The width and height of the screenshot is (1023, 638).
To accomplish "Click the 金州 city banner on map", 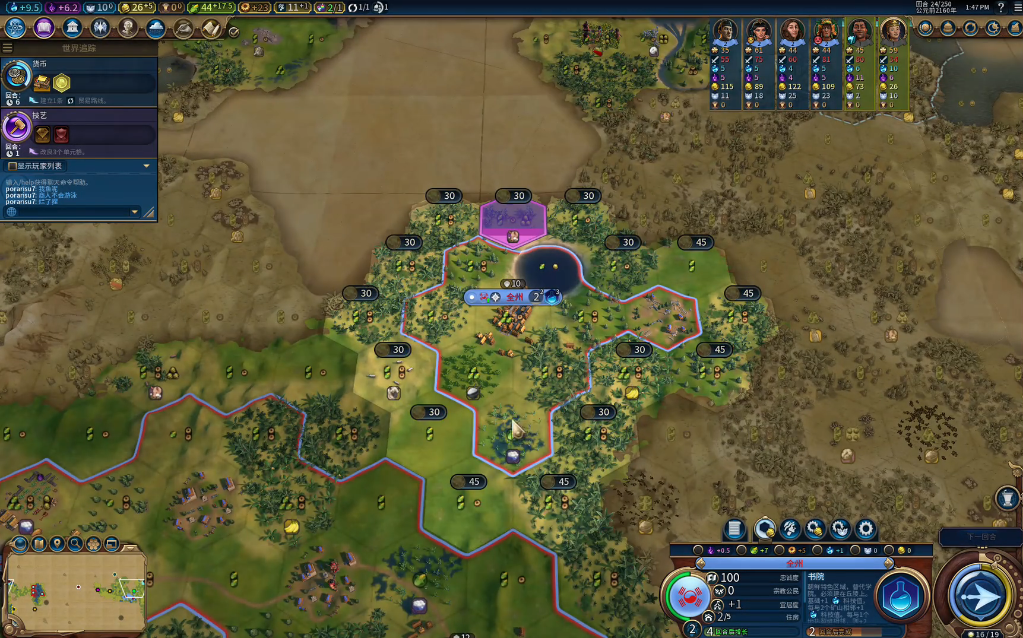I will click(x=514, y=297).
